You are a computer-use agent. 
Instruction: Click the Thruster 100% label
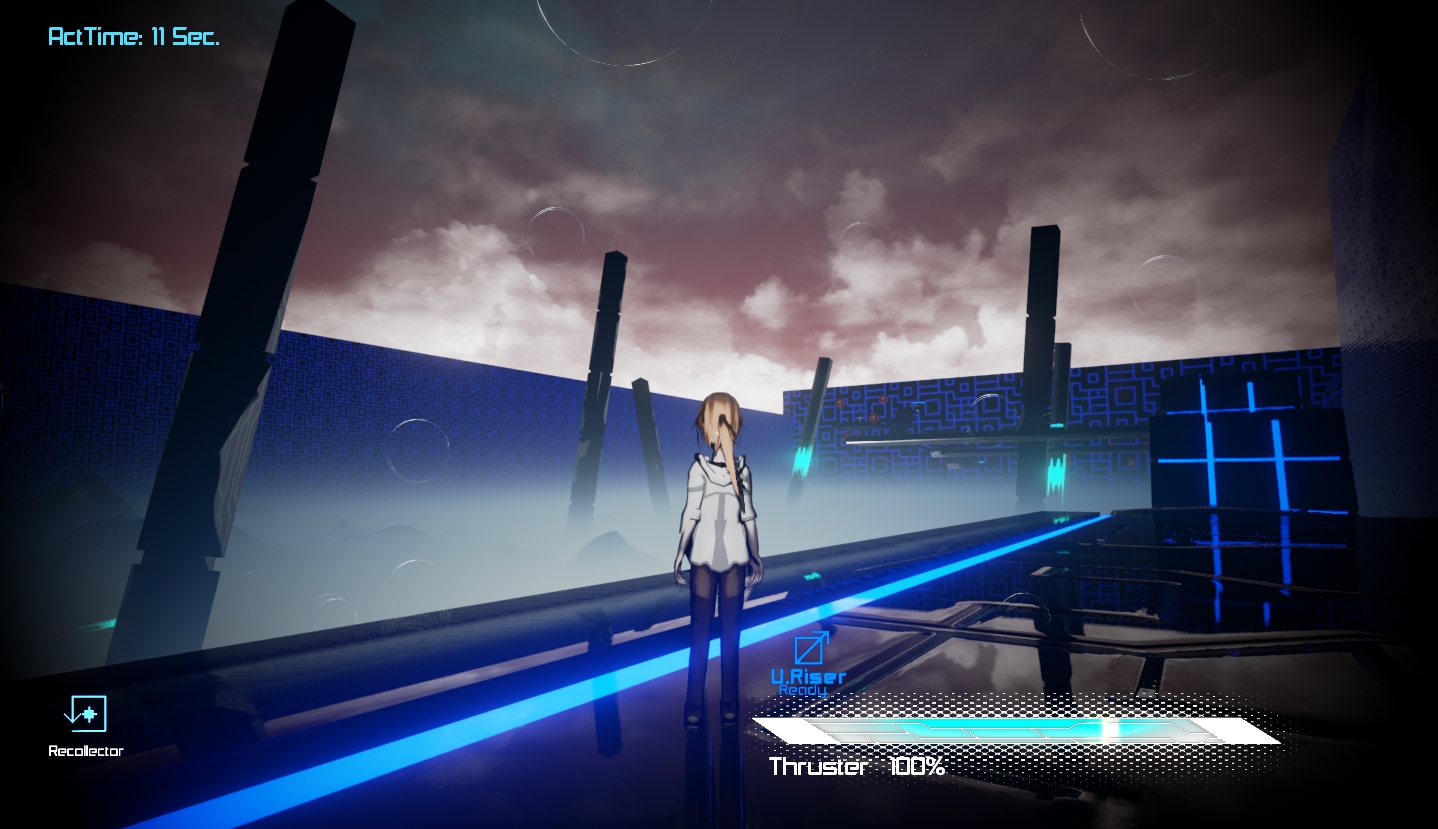point(855,767)
